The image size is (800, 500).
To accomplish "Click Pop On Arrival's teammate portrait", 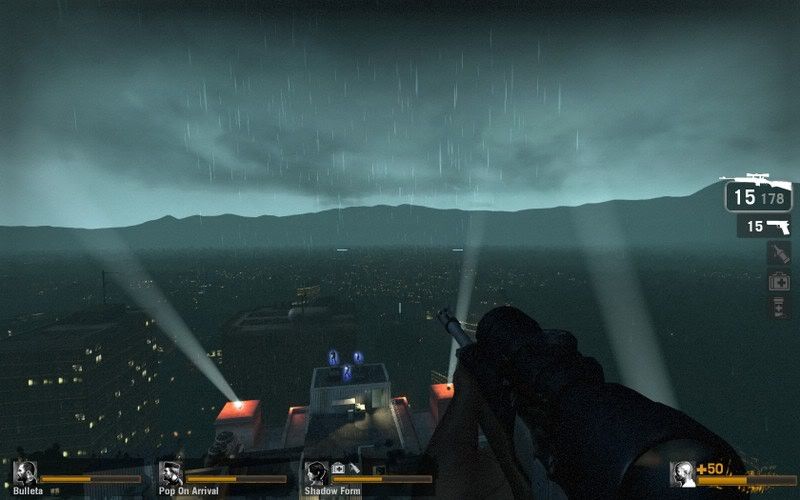I will (x=170, y=473).
